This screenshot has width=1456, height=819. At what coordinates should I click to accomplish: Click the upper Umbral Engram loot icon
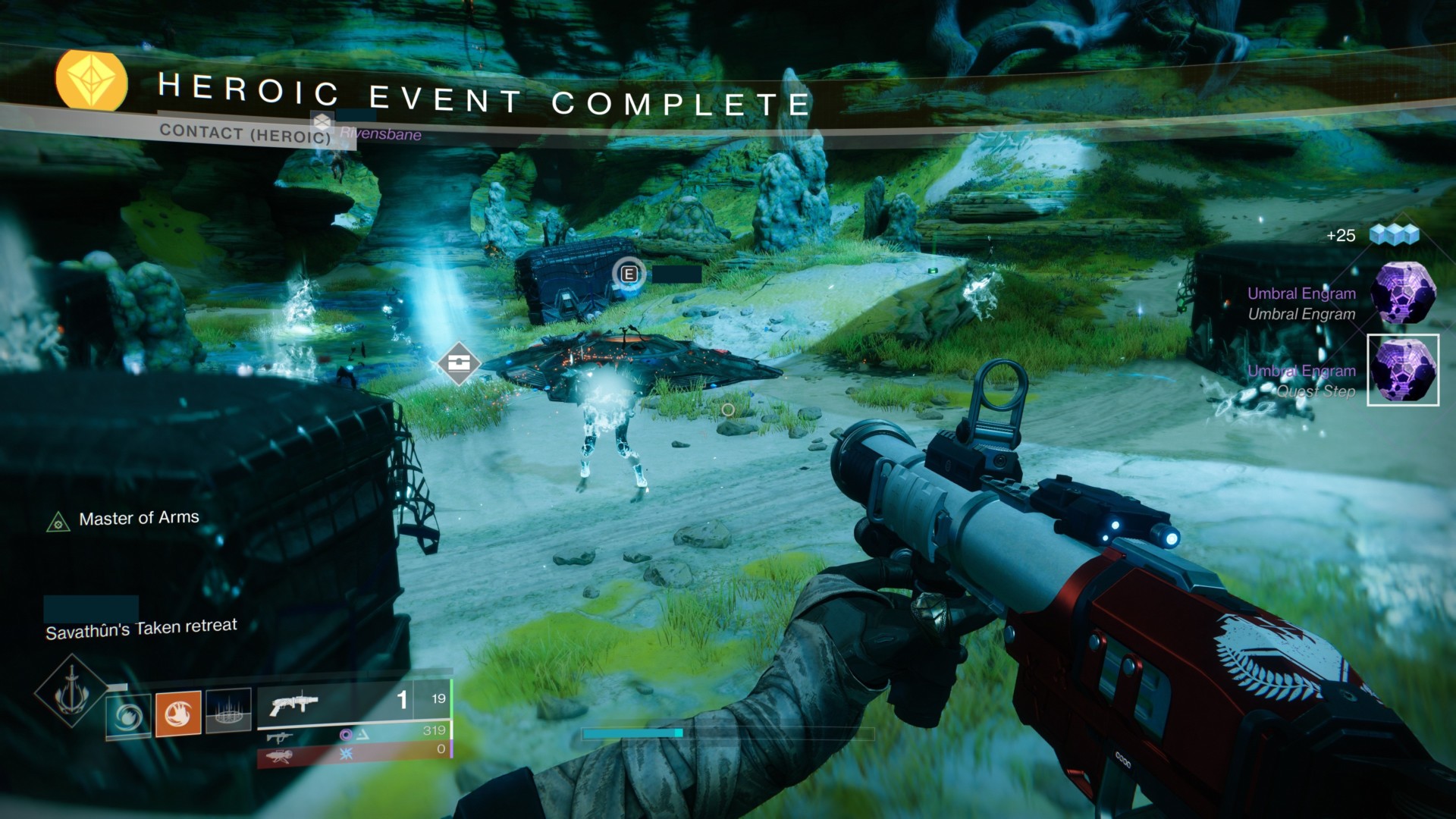tap(1404, 293)
